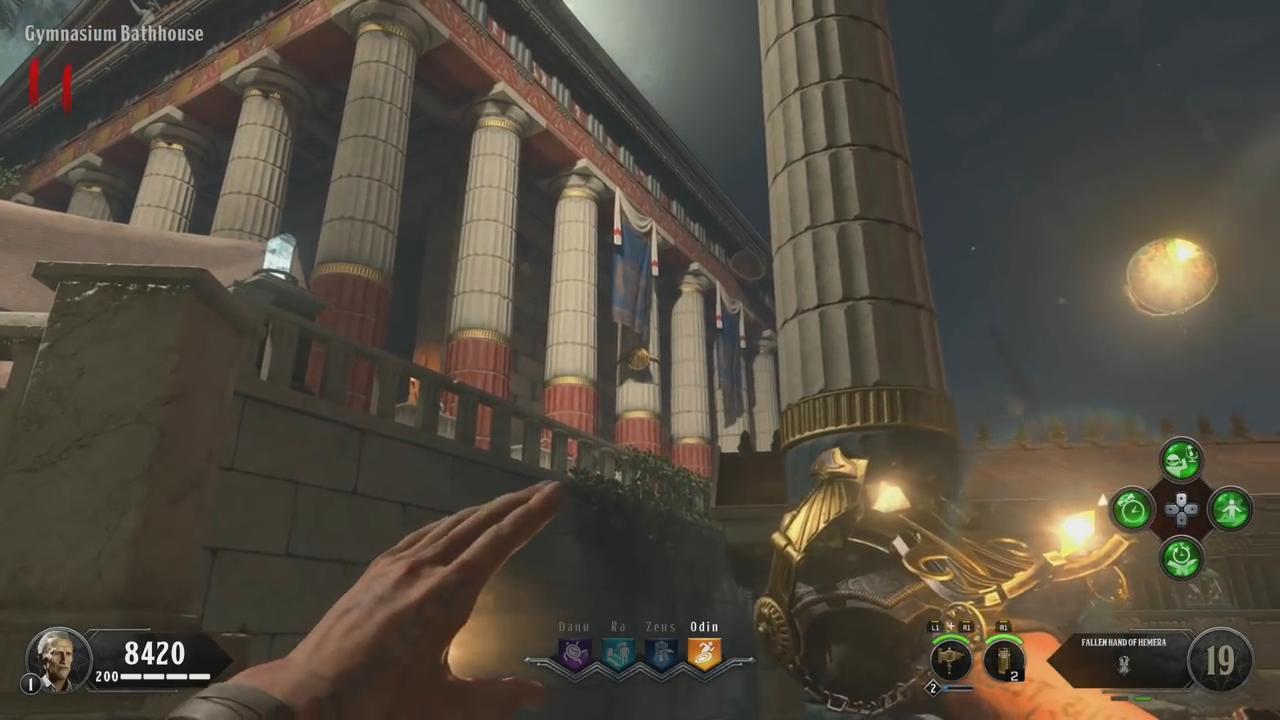Select the Fallen Hand of Hemera weapon panel
Image resolution: width=1280 pixels, height=720 pixels.
pos(1122,659)
